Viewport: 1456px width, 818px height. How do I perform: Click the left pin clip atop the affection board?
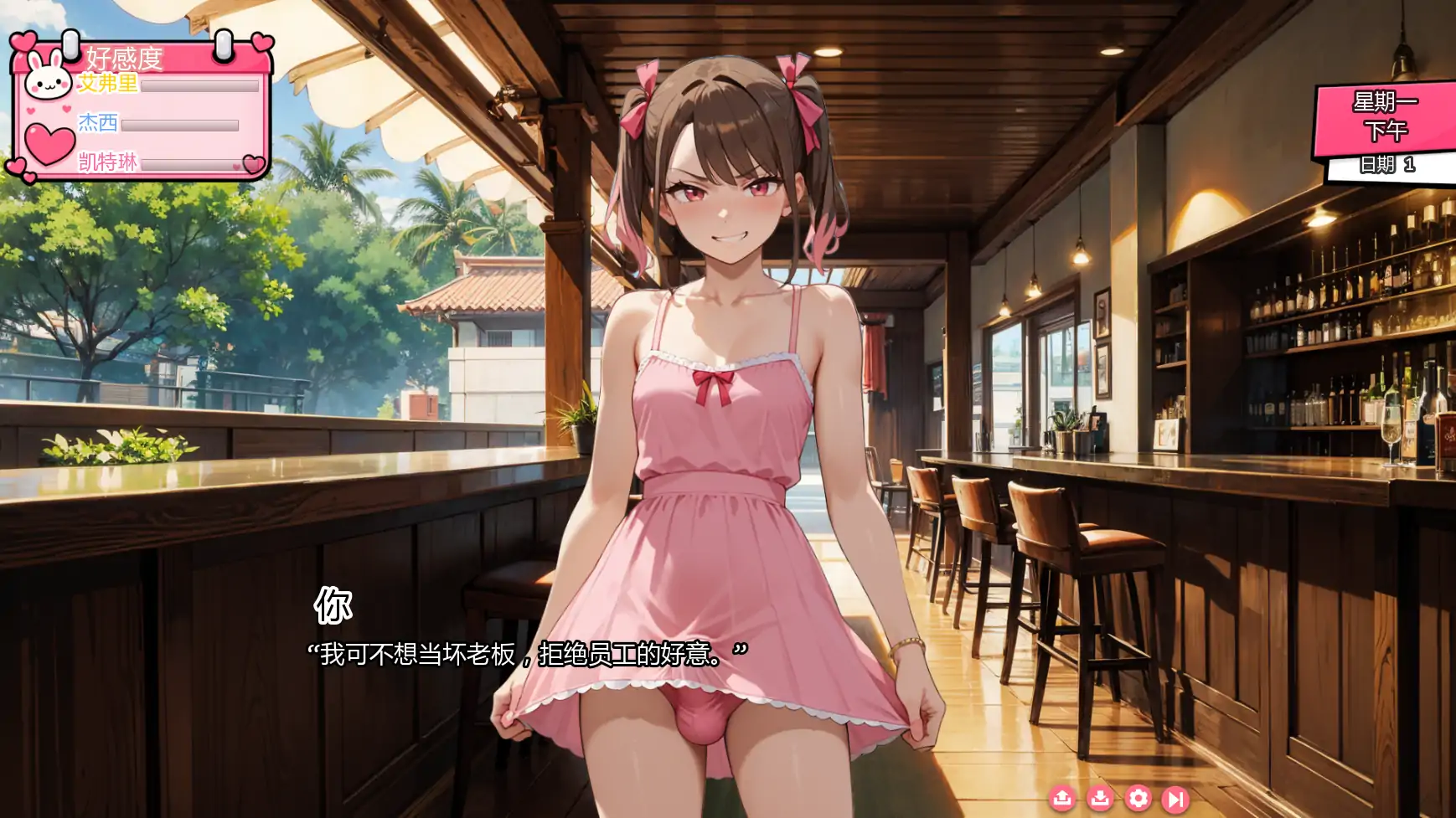click(70, 46)
